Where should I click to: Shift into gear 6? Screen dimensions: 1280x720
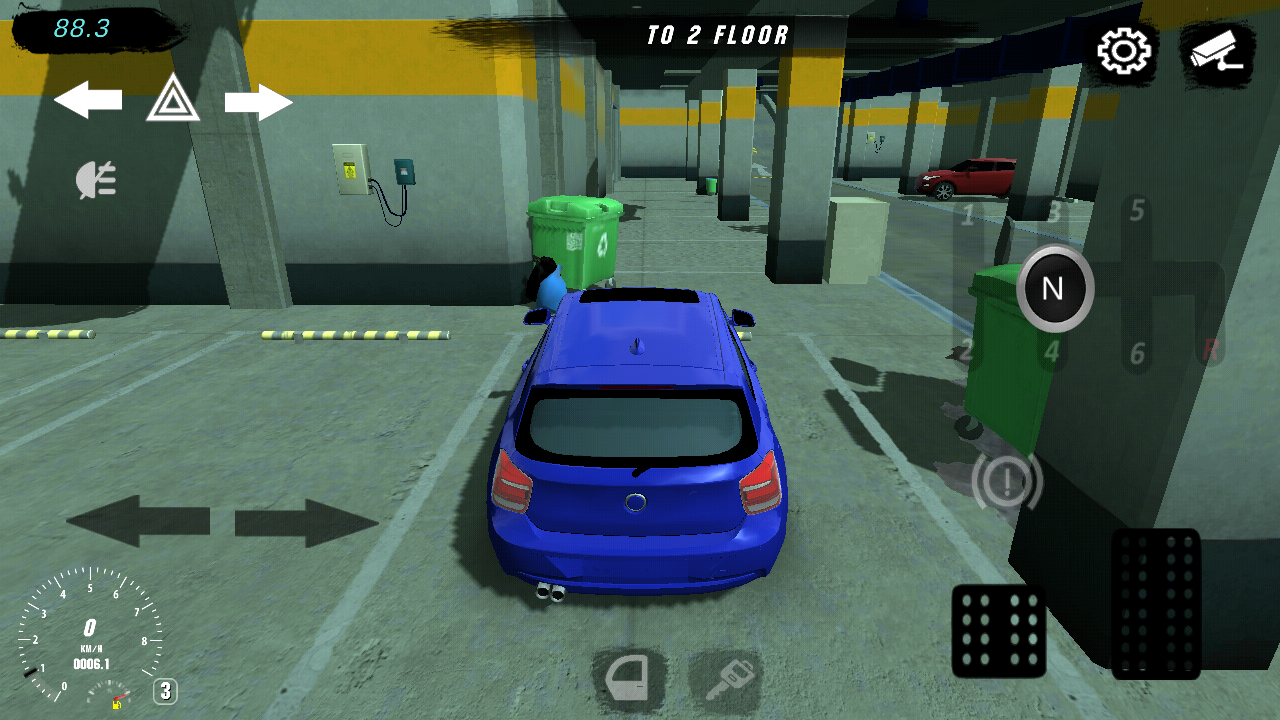[1137, 354]
